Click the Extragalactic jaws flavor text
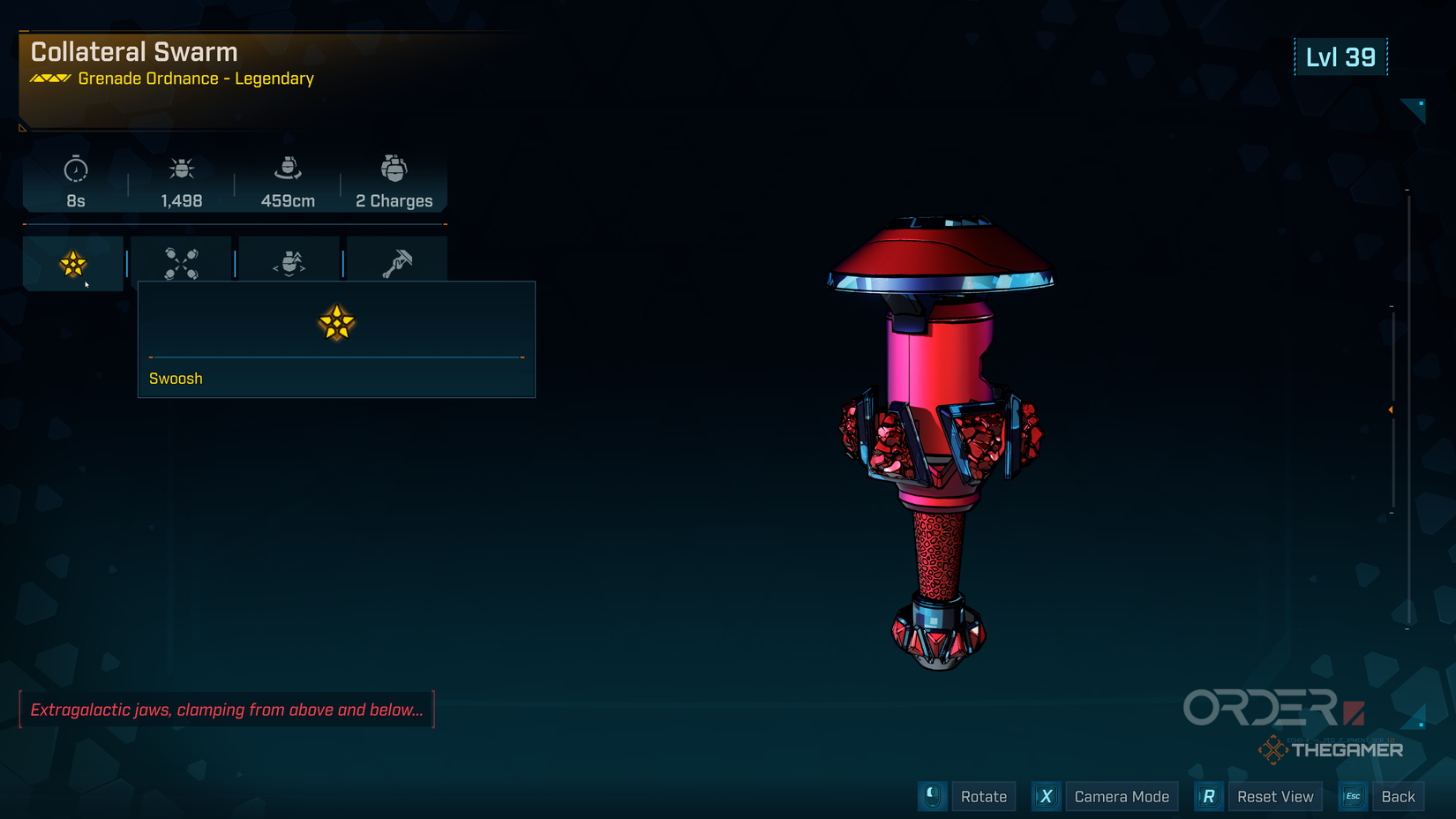1456x819 pixels. (x=227, y=709)
